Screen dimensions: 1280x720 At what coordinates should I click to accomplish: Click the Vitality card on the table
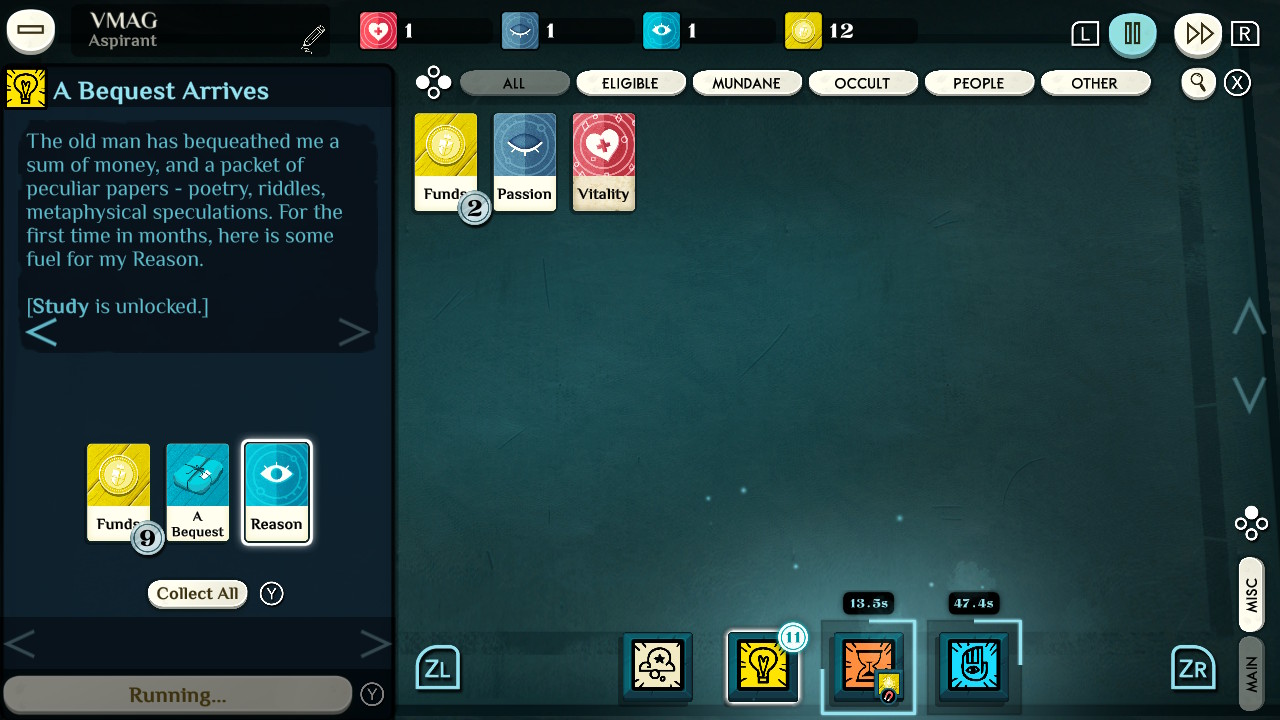(x=603, y=162)
